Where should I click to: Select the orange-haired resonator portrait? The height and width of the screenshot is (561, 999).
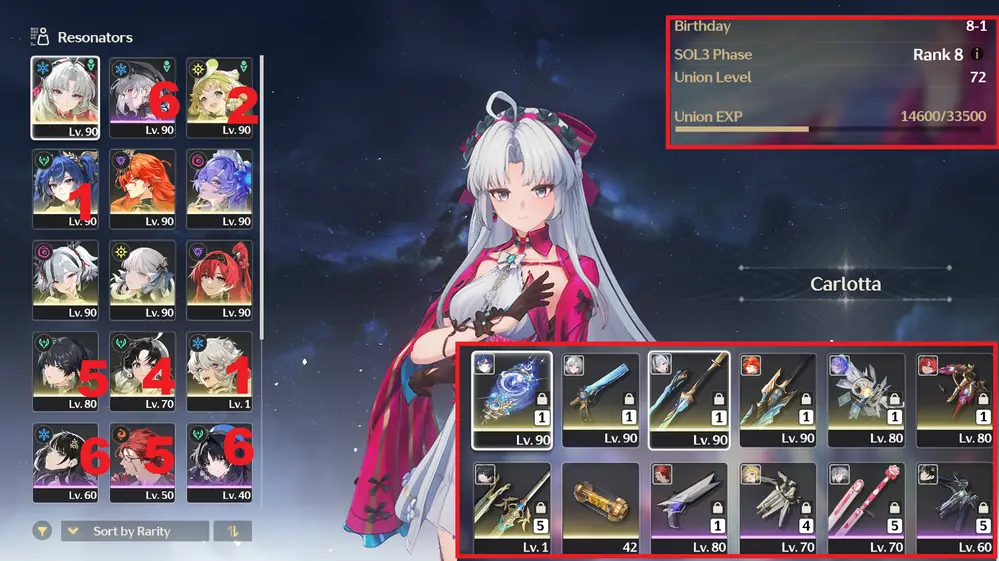(x=142, y=188)
